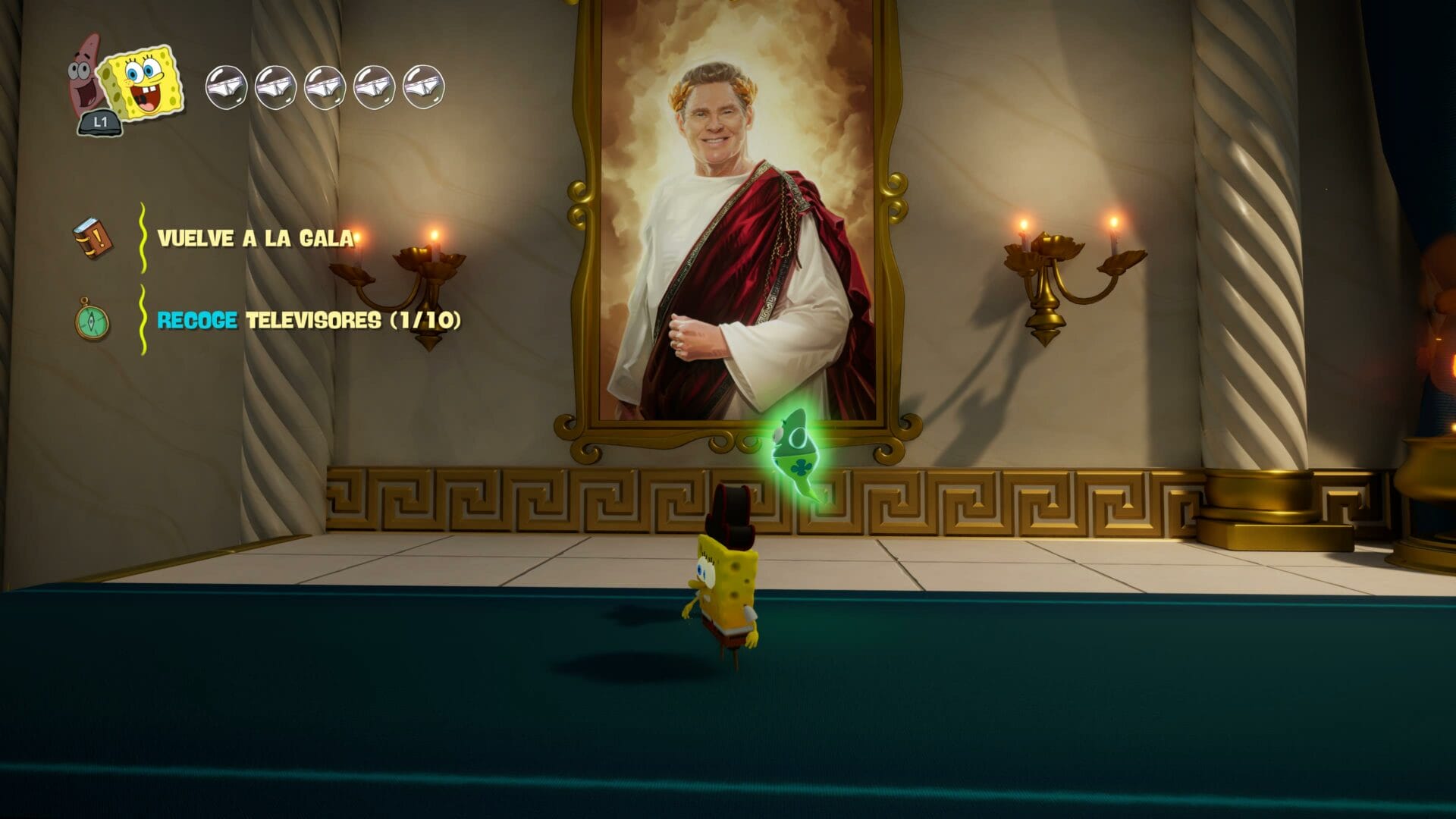
Task: Click the green compass side-quest icon
Action: [92, 320]
